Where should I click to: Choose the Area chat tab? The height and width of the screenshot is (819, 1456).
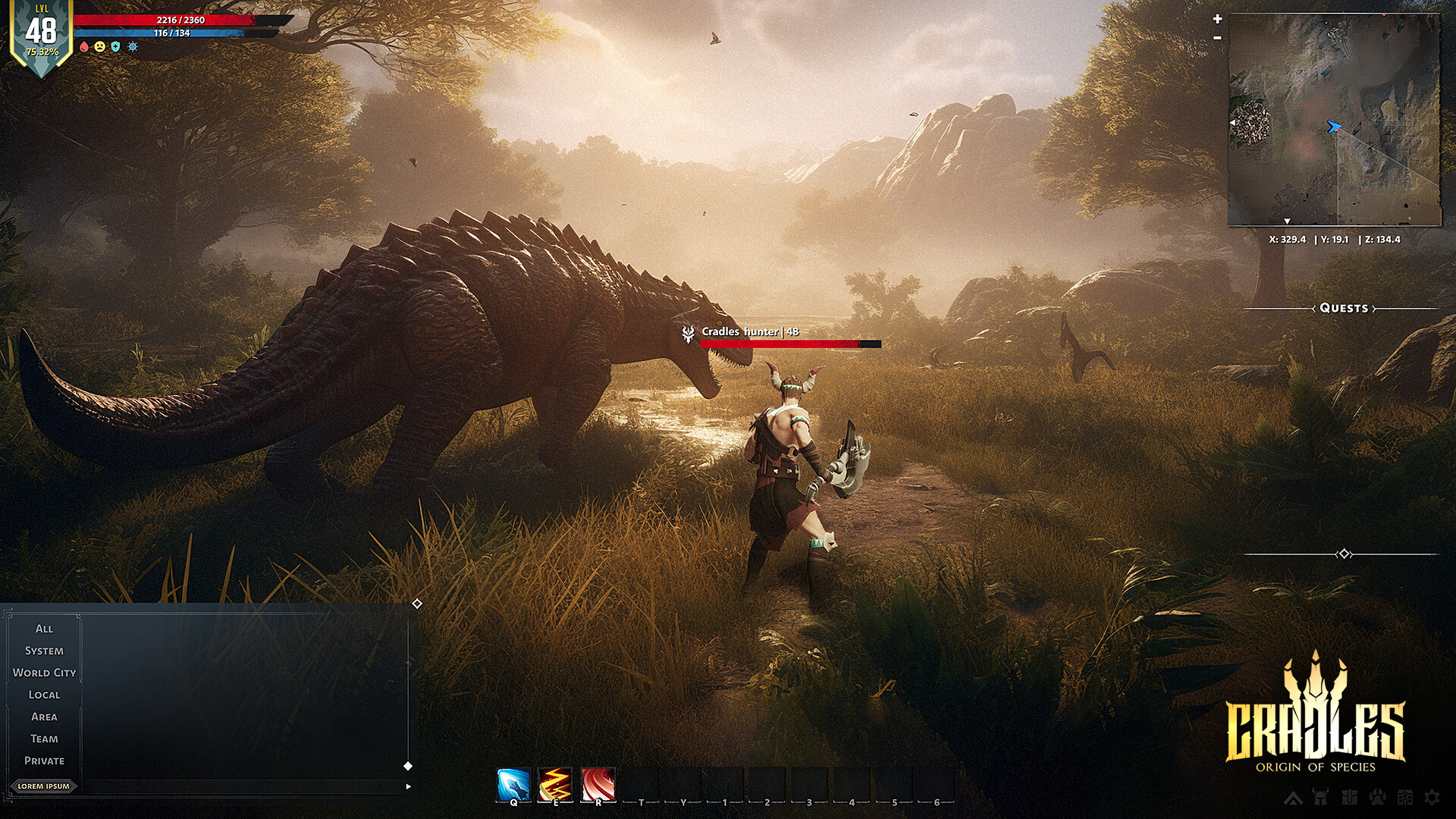[44, 717]
